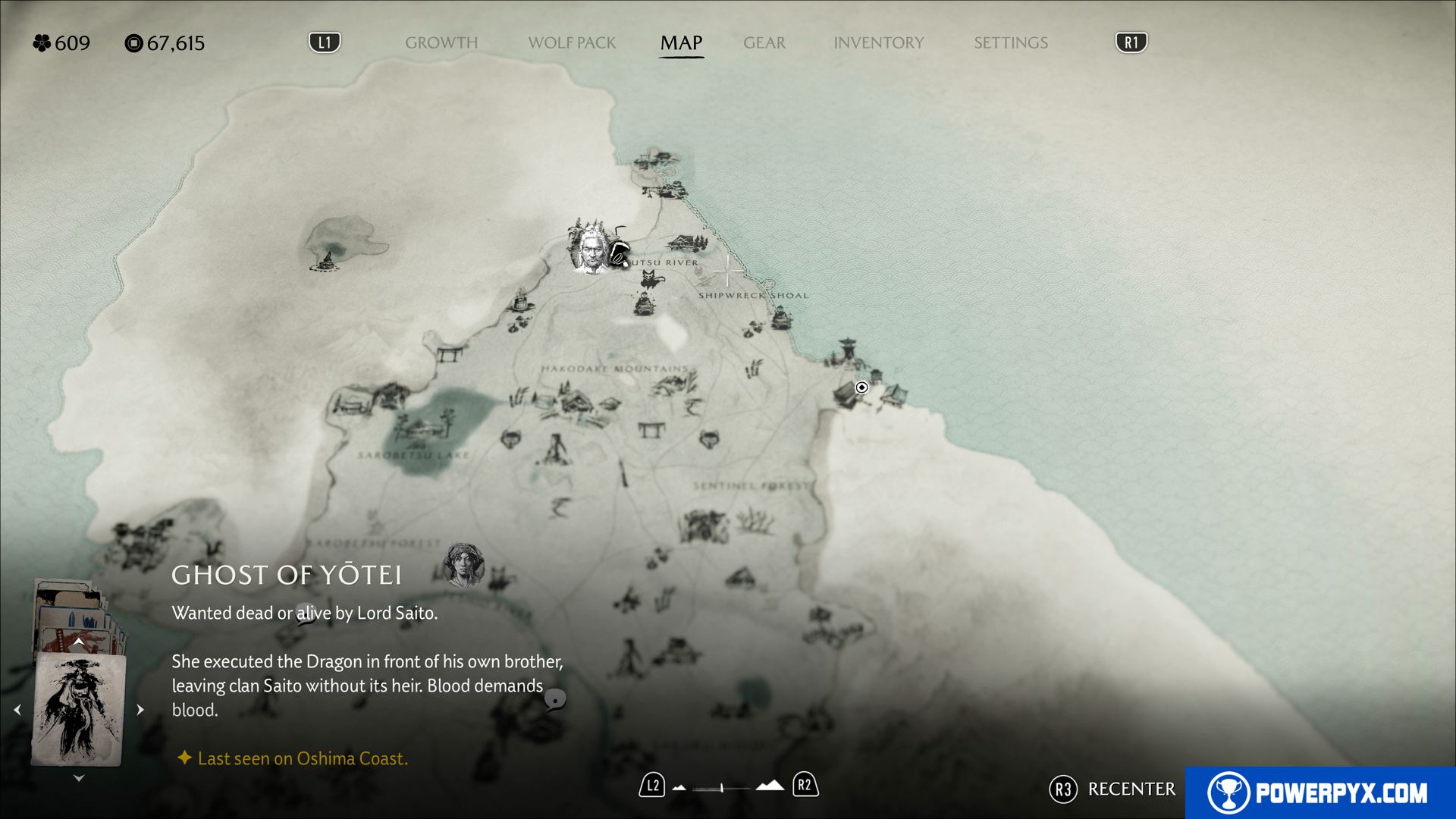The image size is (1456, 819).
Task: Show the next card with right arrow
Action: pos(140,710)
